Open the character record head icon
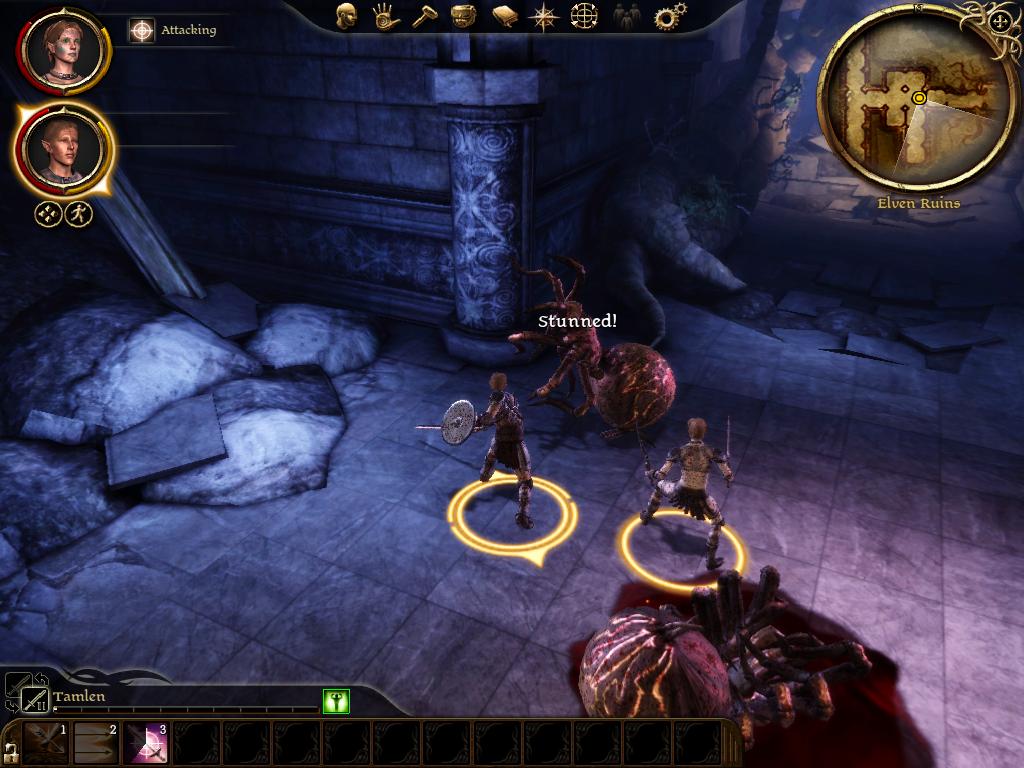The image size is (1024, 768). click(346, 16)
